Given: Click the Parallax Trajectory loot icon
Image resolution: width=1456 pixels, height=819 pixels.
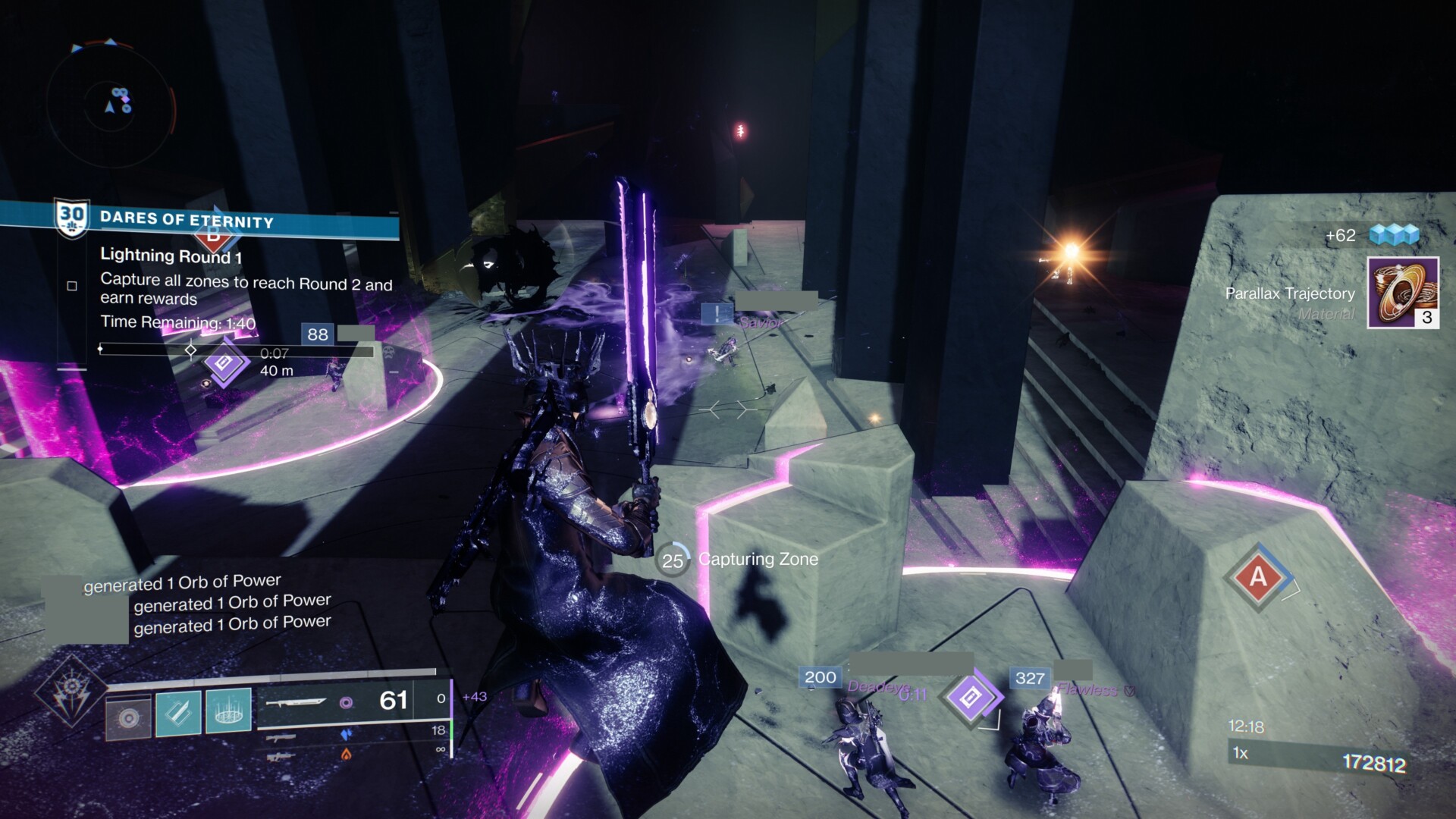Looking at the screenshot, I should (x=1402, y=293).
